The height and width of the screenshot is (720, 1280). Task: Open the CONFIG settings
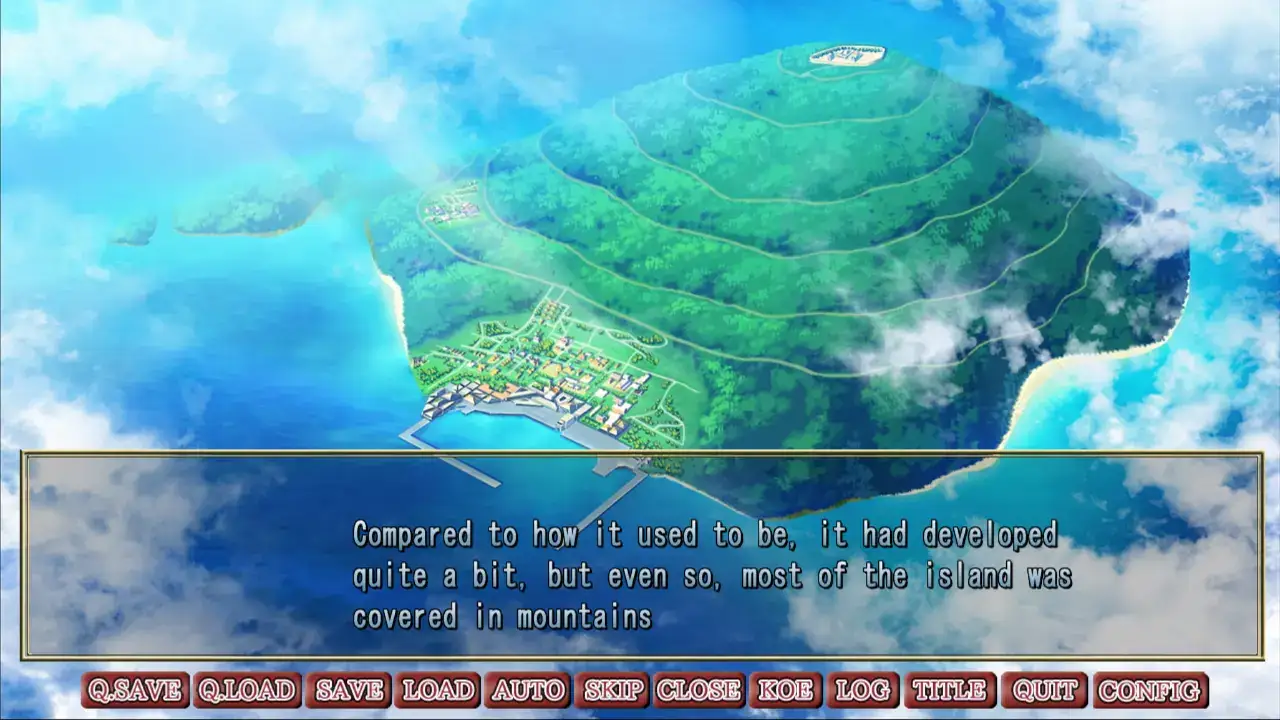(1150, 690)
